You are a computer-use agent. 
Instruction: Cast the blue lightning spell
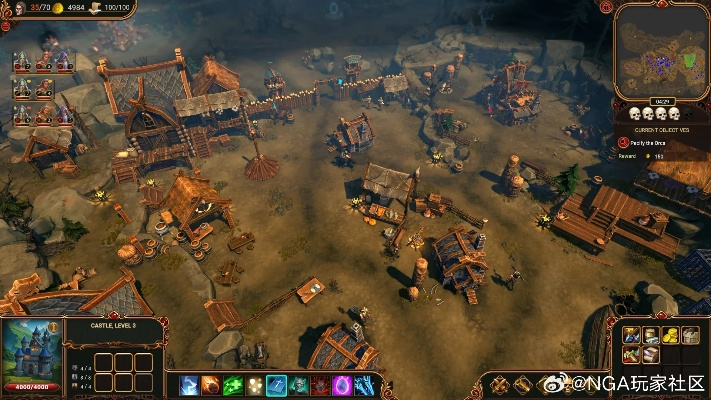click(x=189, y=384)
